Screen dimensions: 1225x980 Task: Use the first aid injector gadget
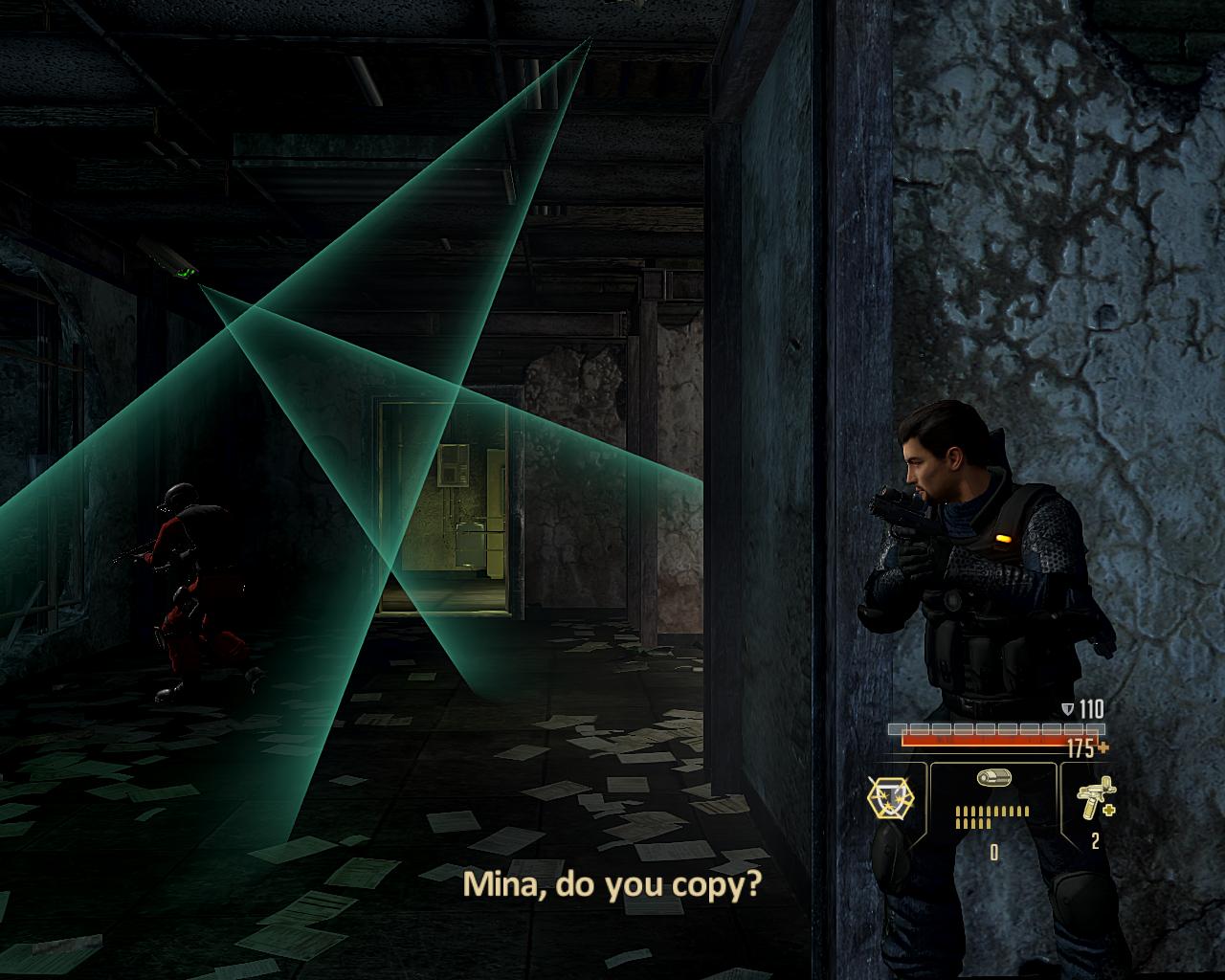[1094, 797]
